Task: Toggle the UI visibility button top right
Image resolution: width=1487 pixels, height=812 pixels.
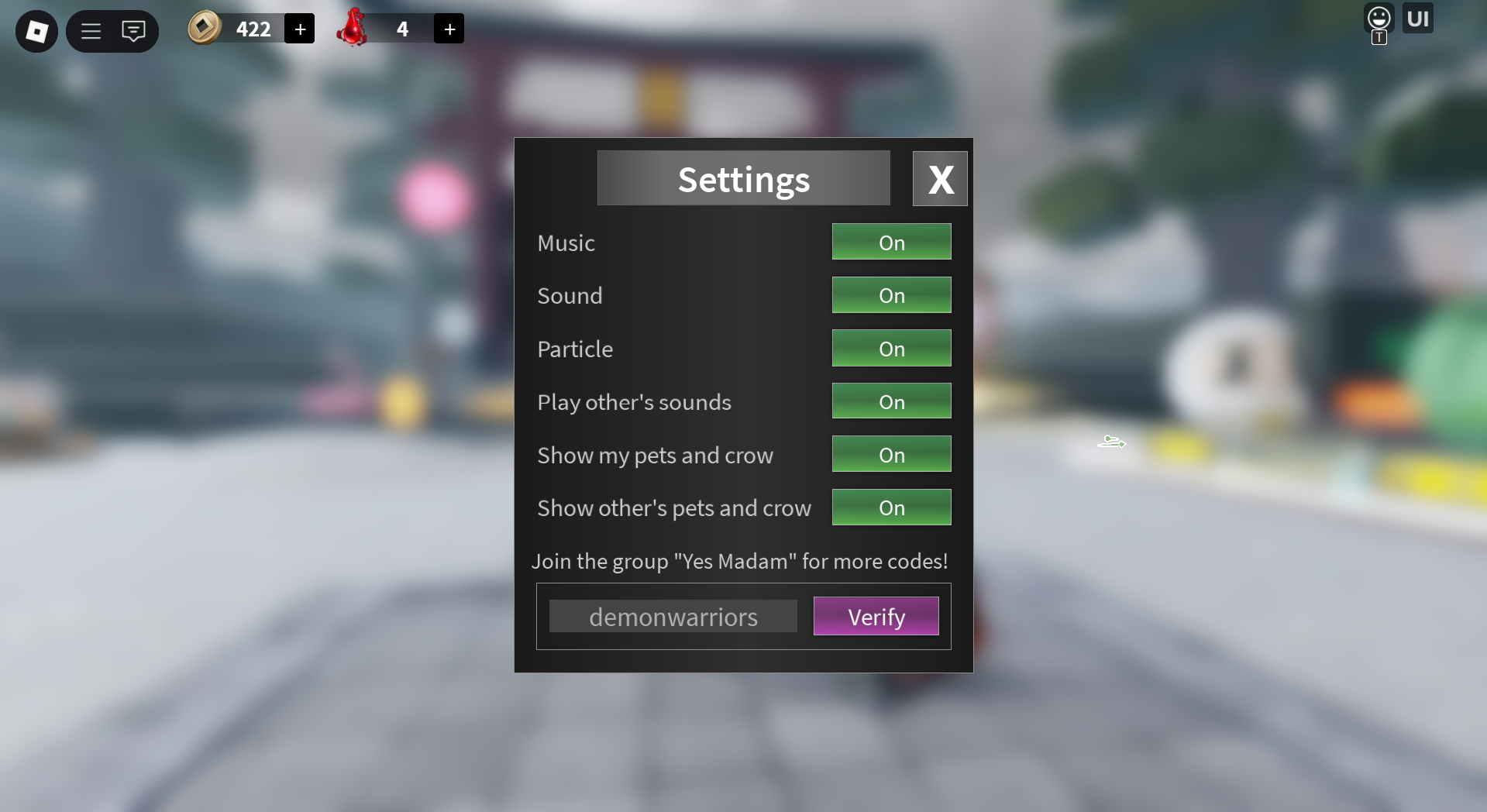Action: click(x=1417, y=18)
